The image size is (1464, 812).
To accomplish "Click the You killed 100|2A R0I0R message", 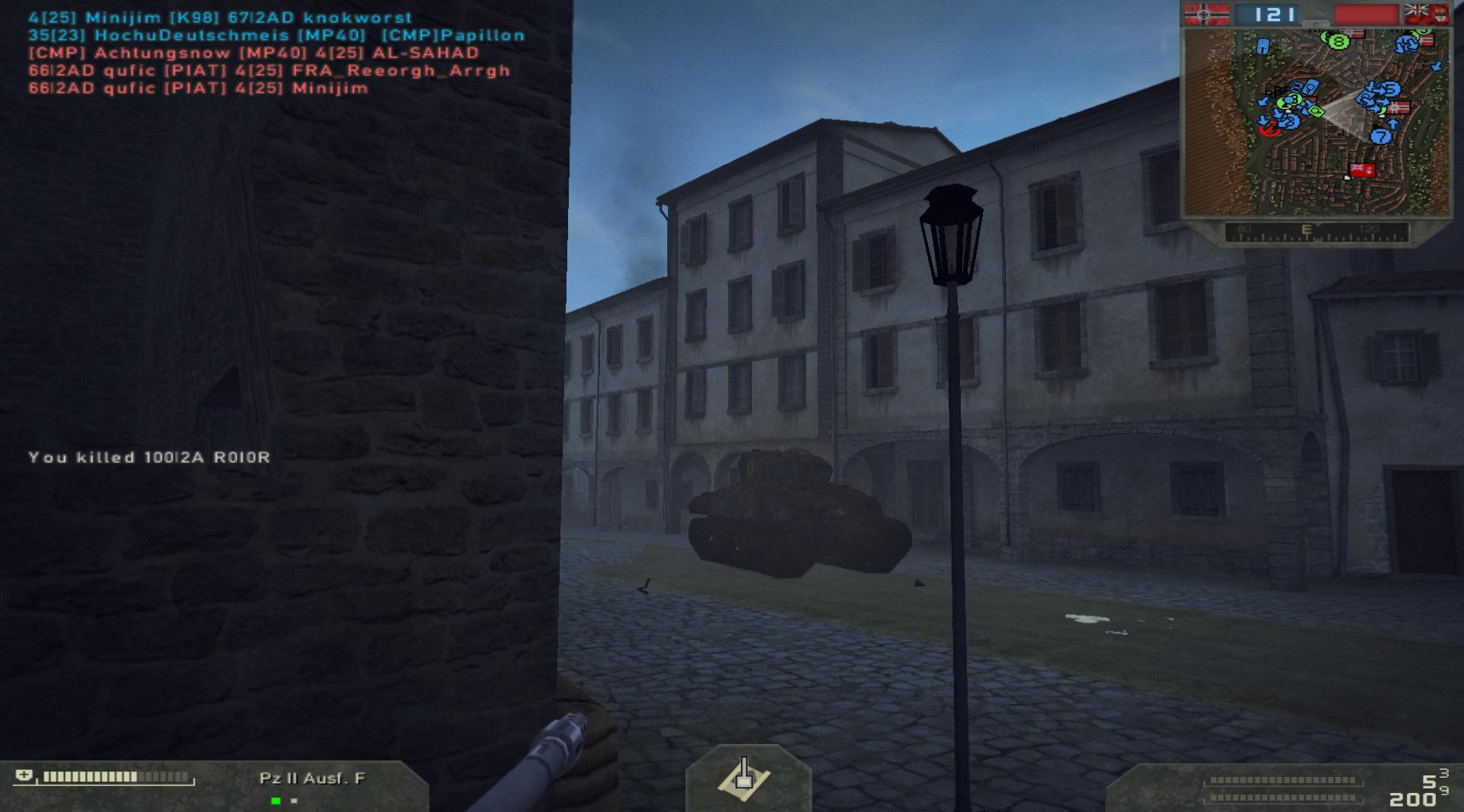I will (x=149, y=457).
